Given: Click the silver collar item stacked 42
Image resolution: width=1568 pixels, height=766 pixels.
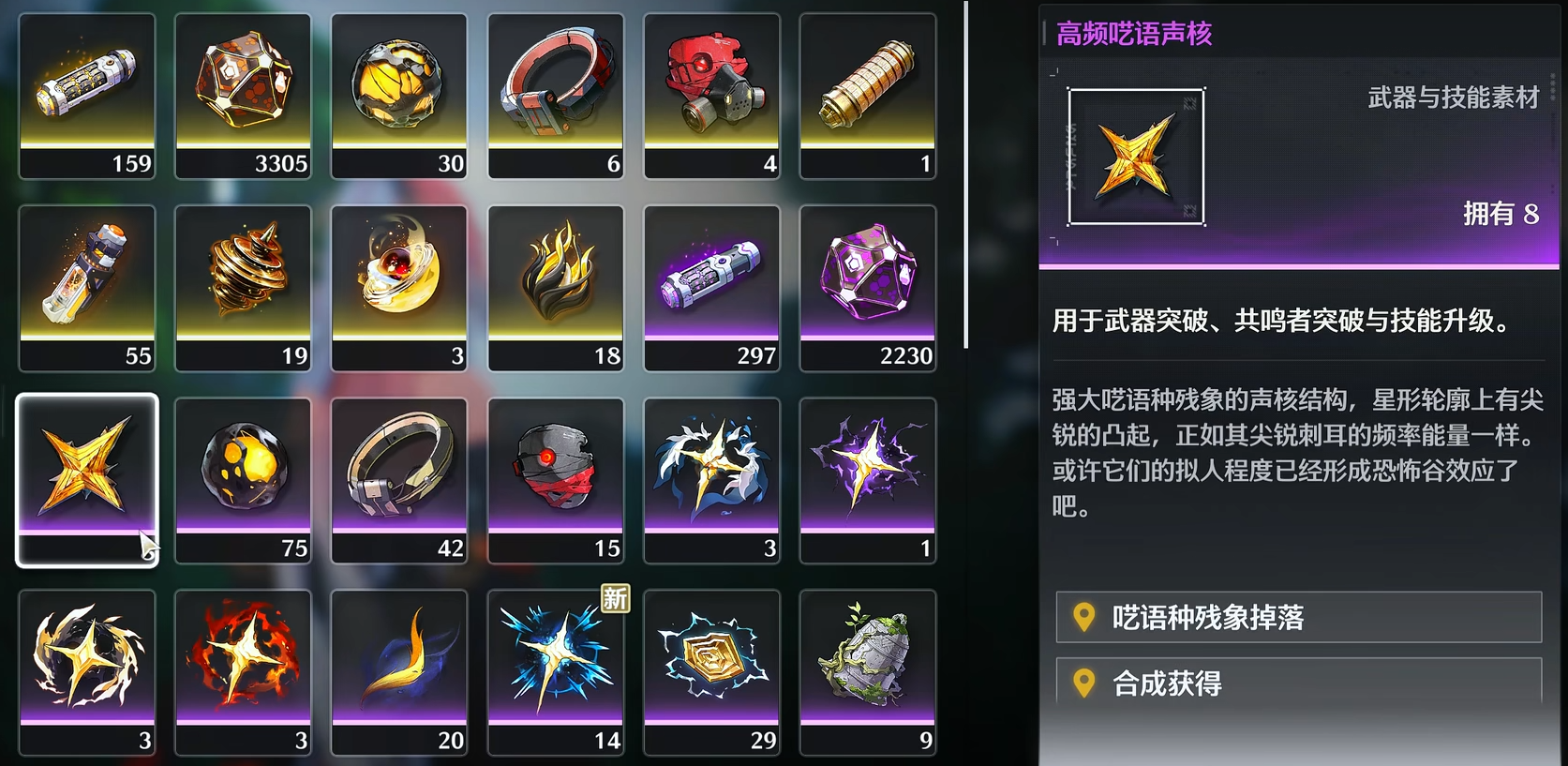Looking at the screenshot, I should click(399, 476).
